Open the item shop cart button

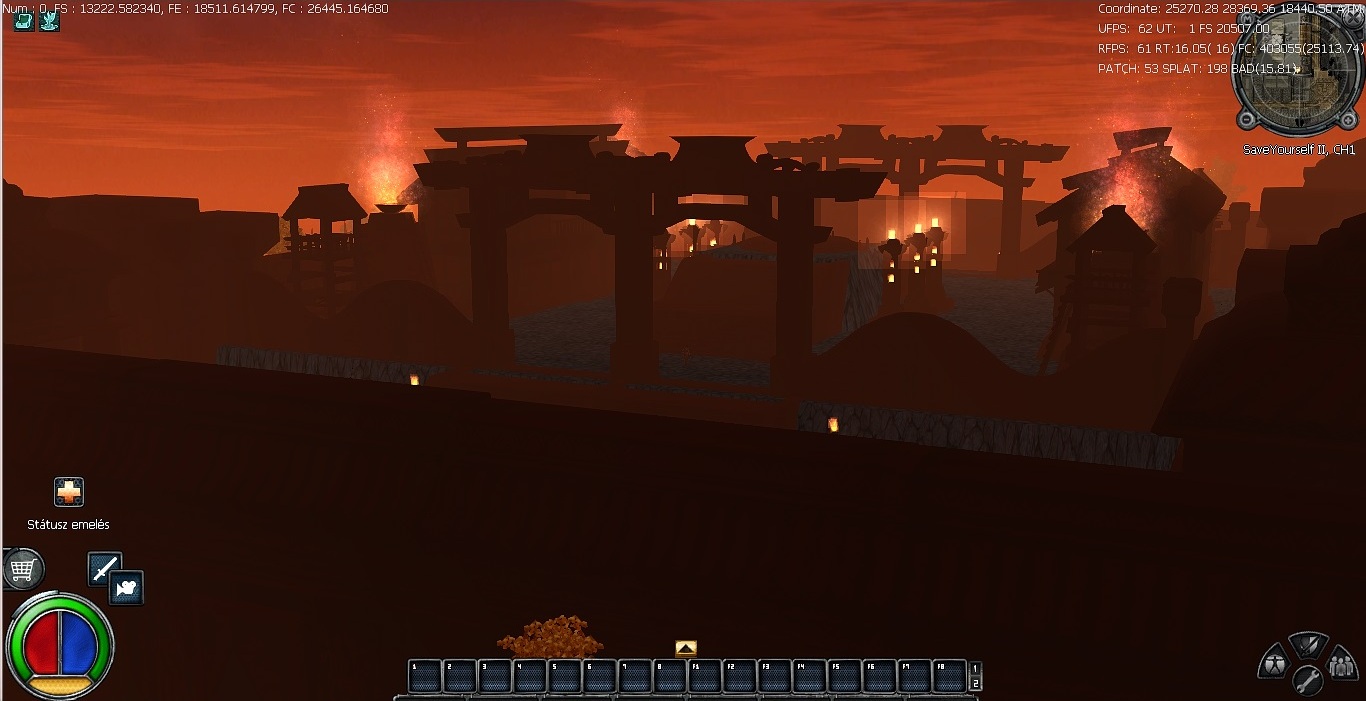pos(23,571)
